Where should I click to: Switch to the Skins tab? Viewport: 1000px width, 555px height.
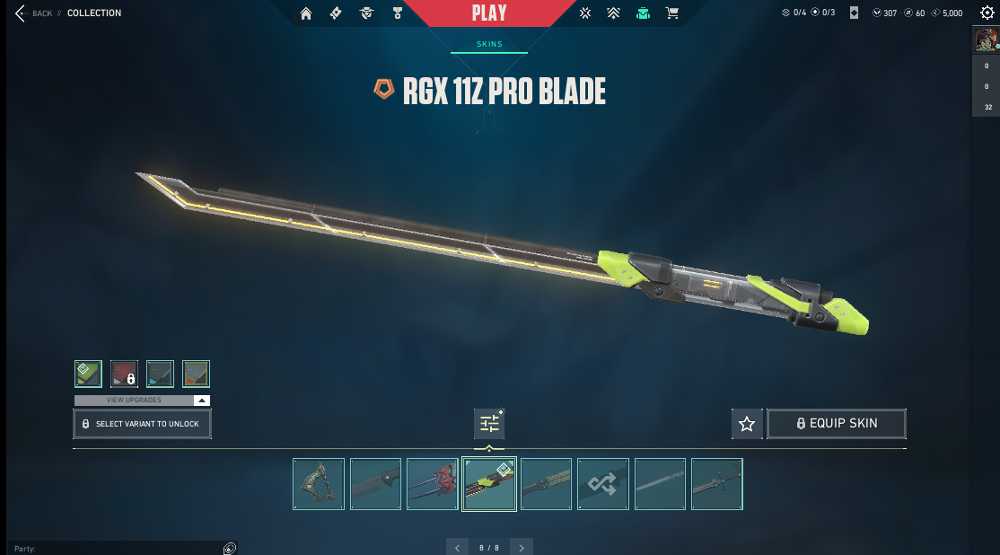[x=489, y=45]
